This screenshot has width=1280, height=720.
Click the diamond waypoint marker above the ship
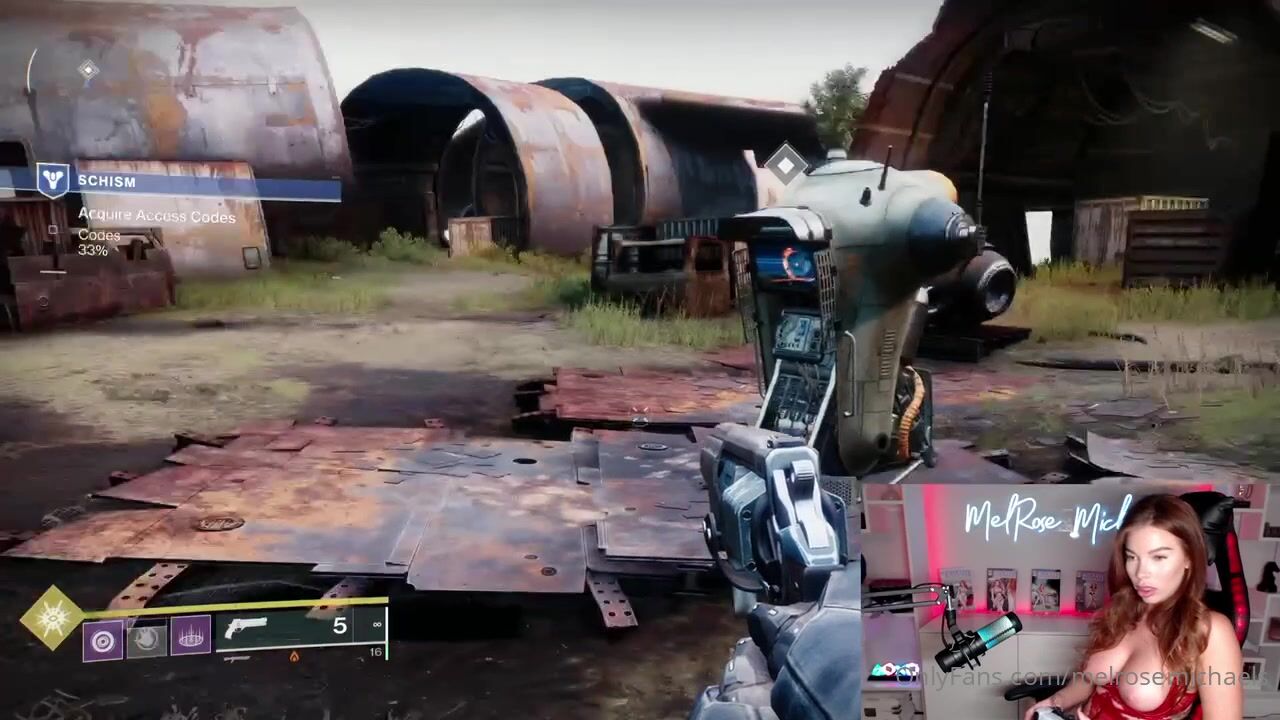[787, 164]
